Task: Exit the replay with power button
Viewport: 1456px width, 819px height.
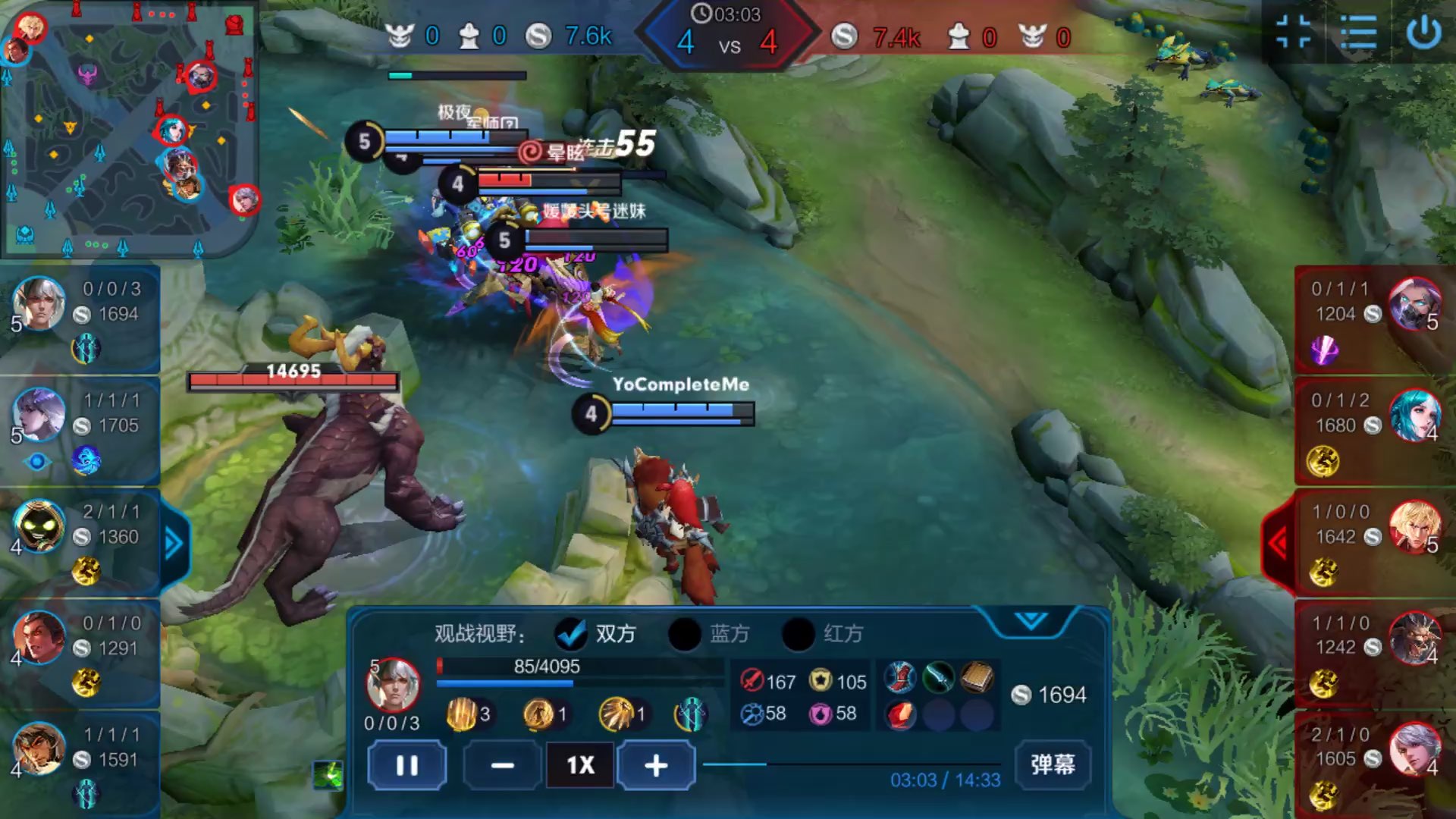Action: (1423, 33)
